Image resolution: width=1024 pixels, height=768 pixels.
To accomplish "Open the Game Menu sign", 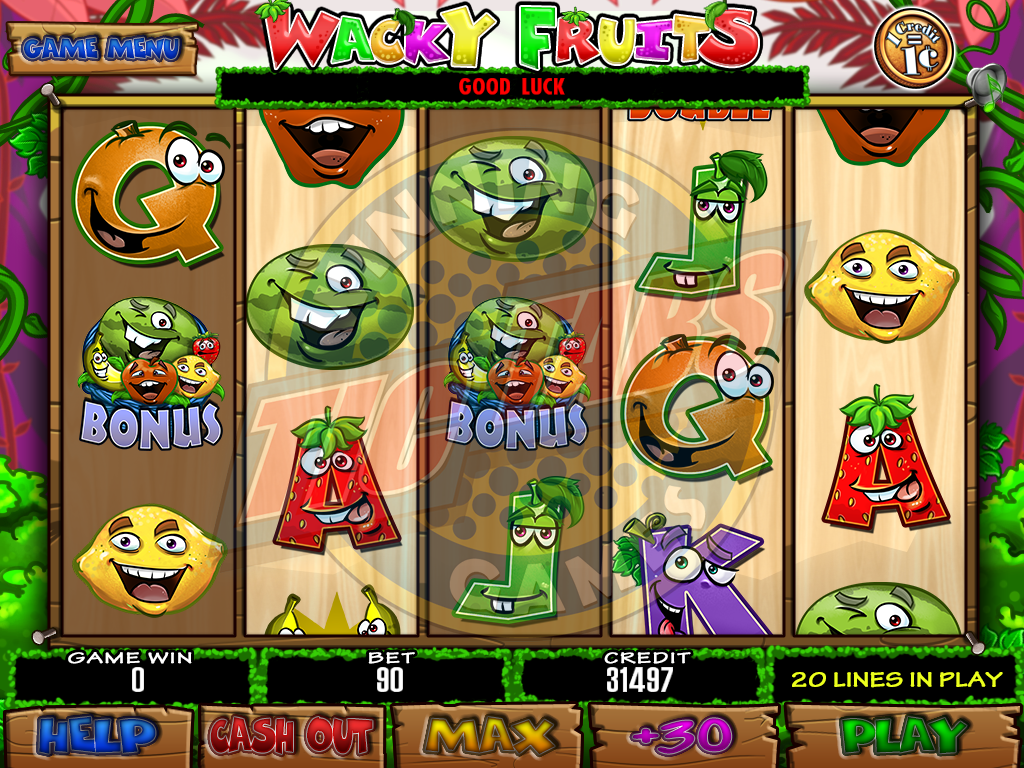I will click(x=102, y=47).
